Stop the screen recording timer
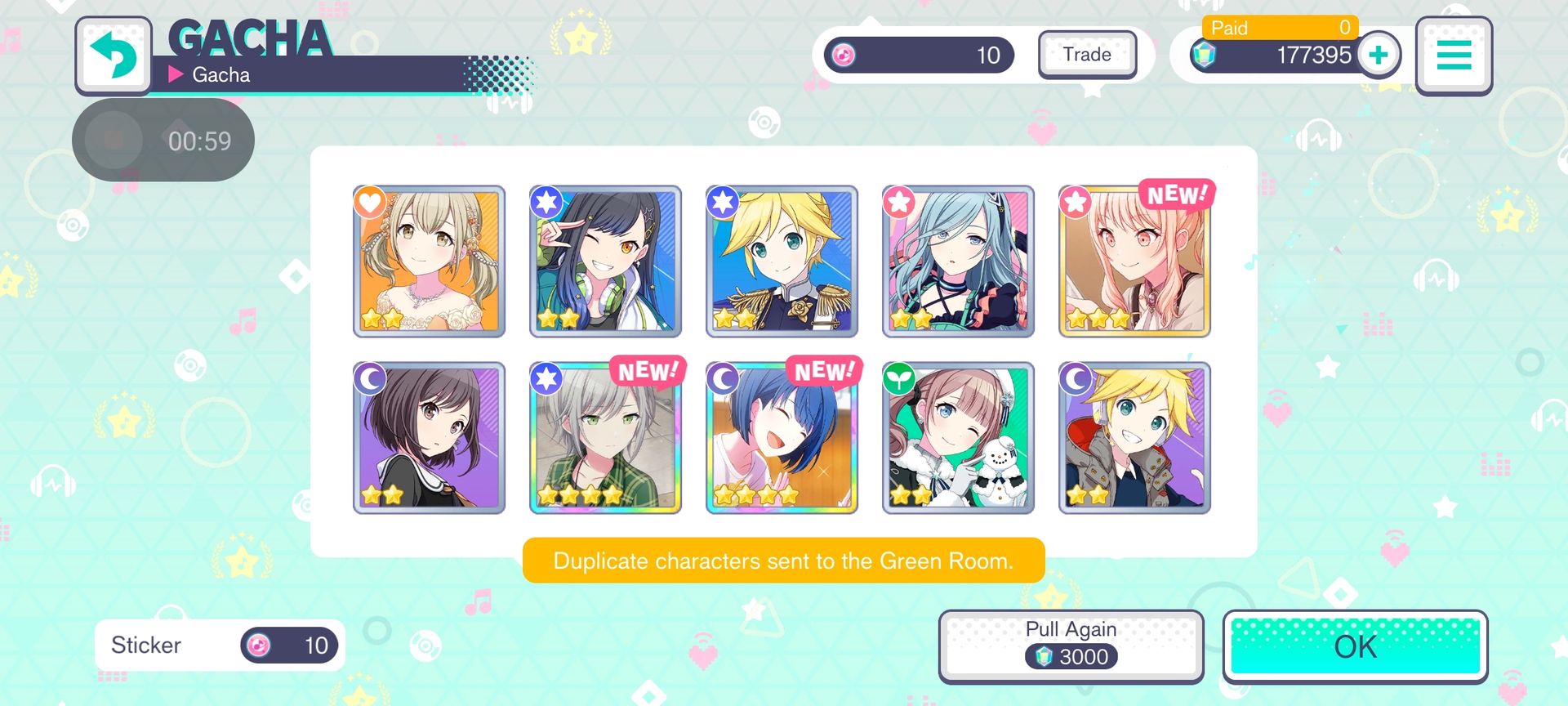The width and height of the screenshot is (1568, 706). [x=114, y=141]
